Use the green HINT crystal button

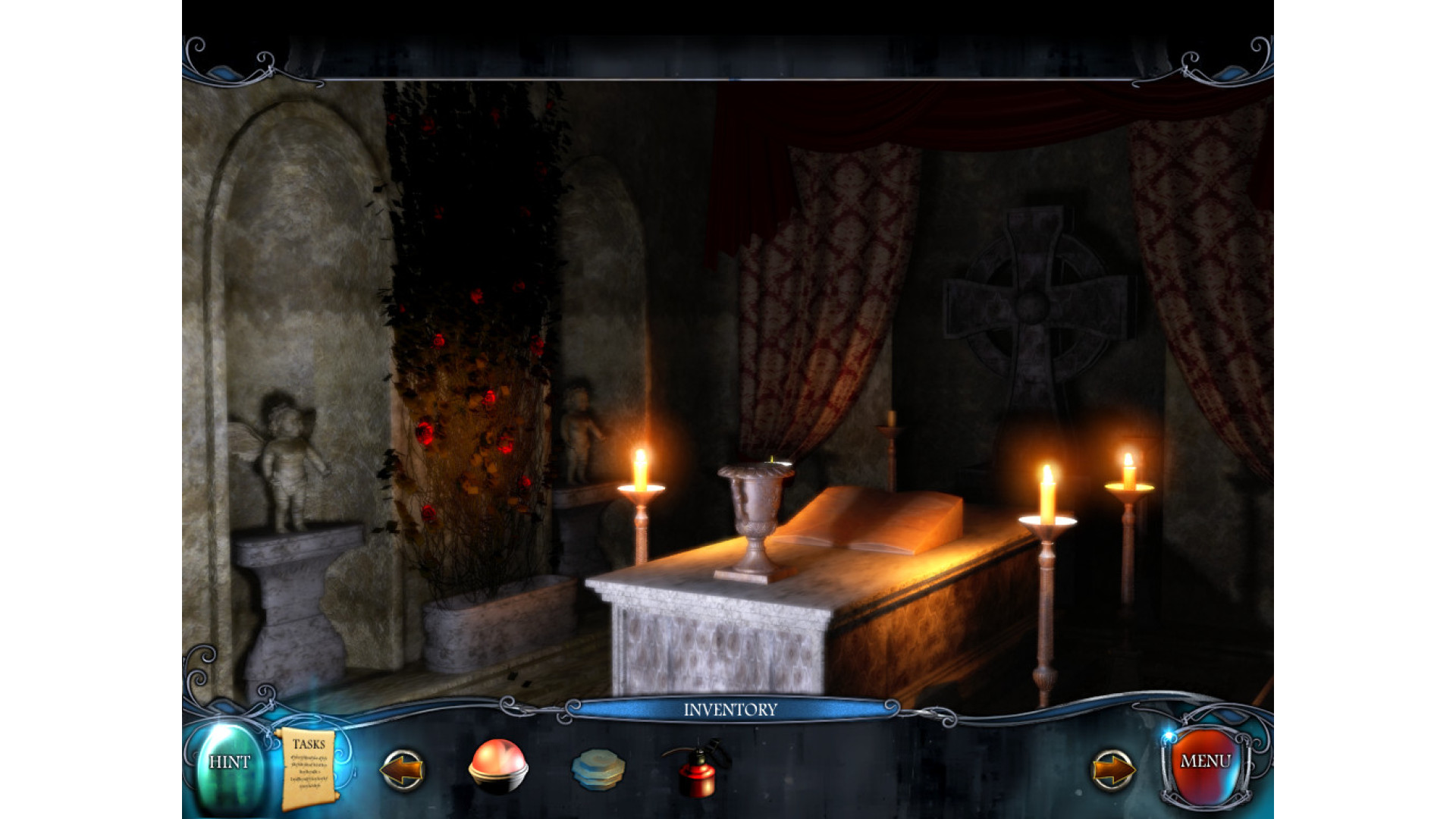[229, 764]
